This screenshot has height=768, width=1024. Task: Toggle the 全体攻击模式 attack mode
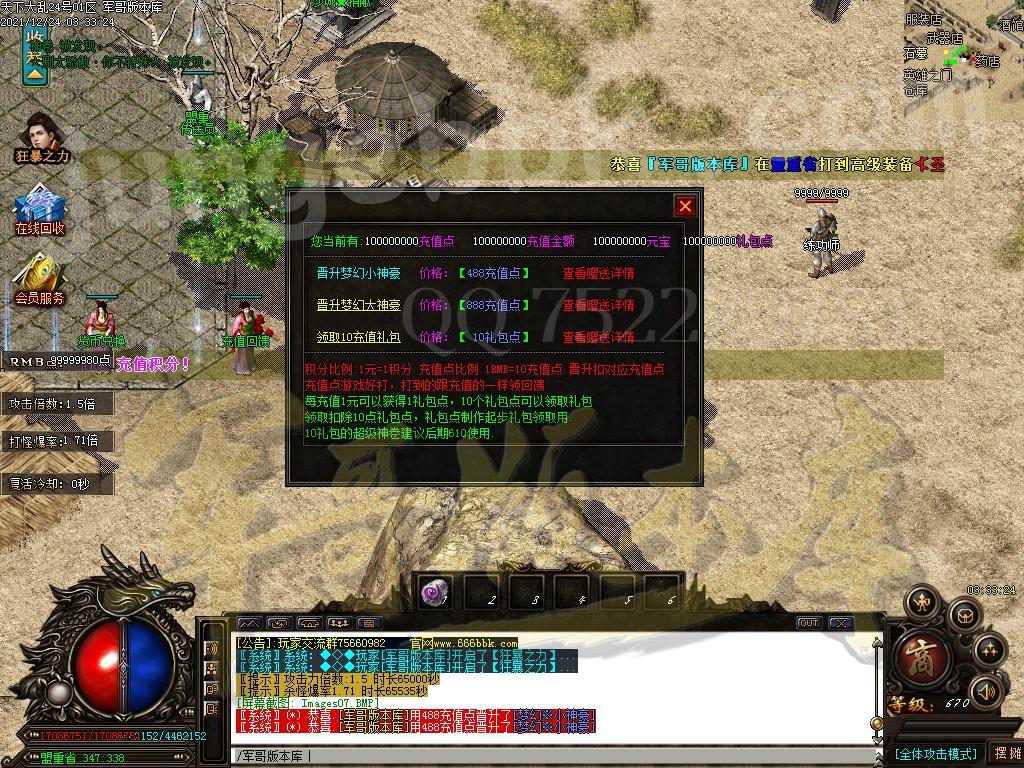(934, 753)
